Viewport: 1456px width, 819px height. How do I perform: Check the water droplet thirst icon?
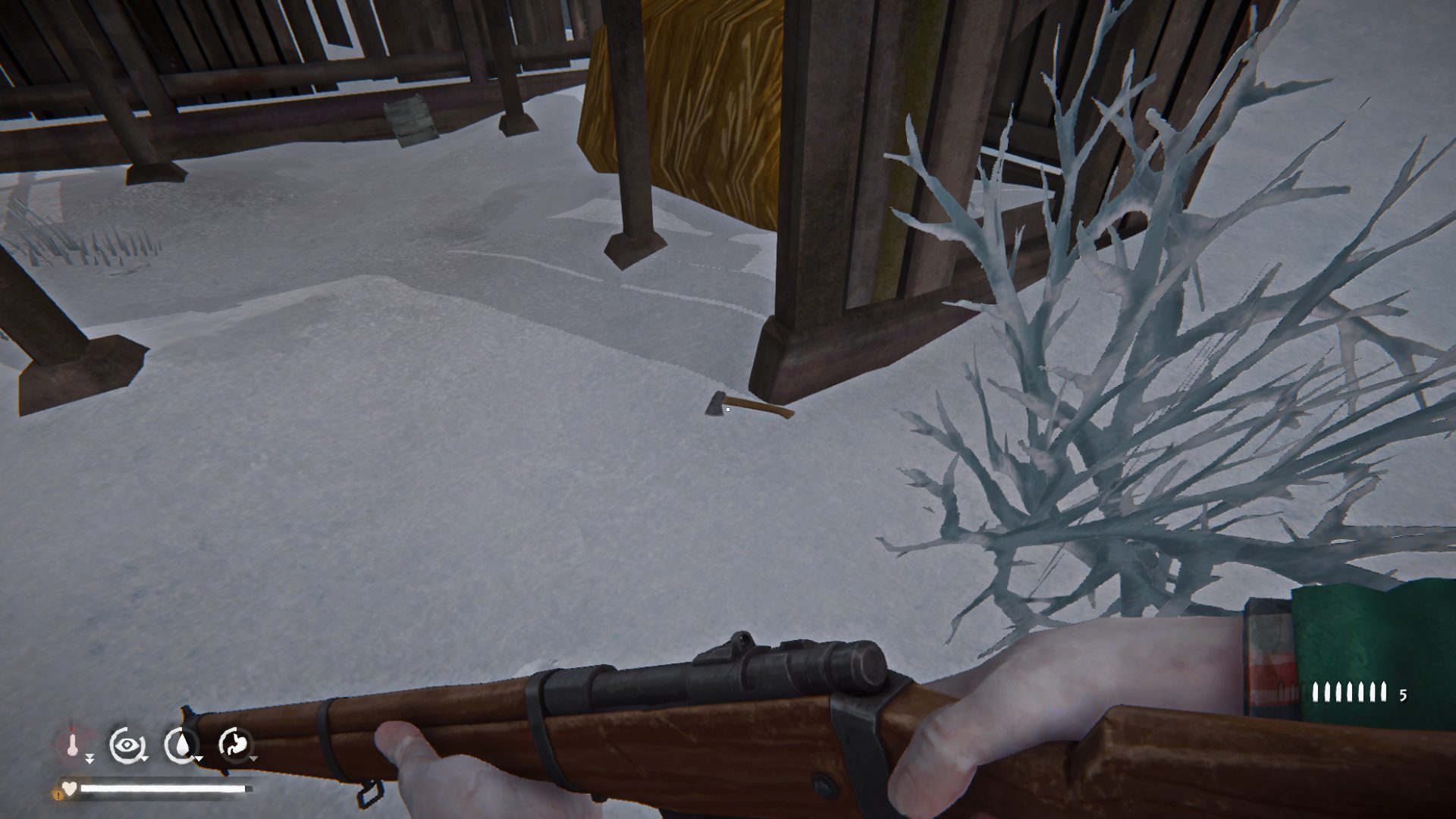tap(180, 745)
